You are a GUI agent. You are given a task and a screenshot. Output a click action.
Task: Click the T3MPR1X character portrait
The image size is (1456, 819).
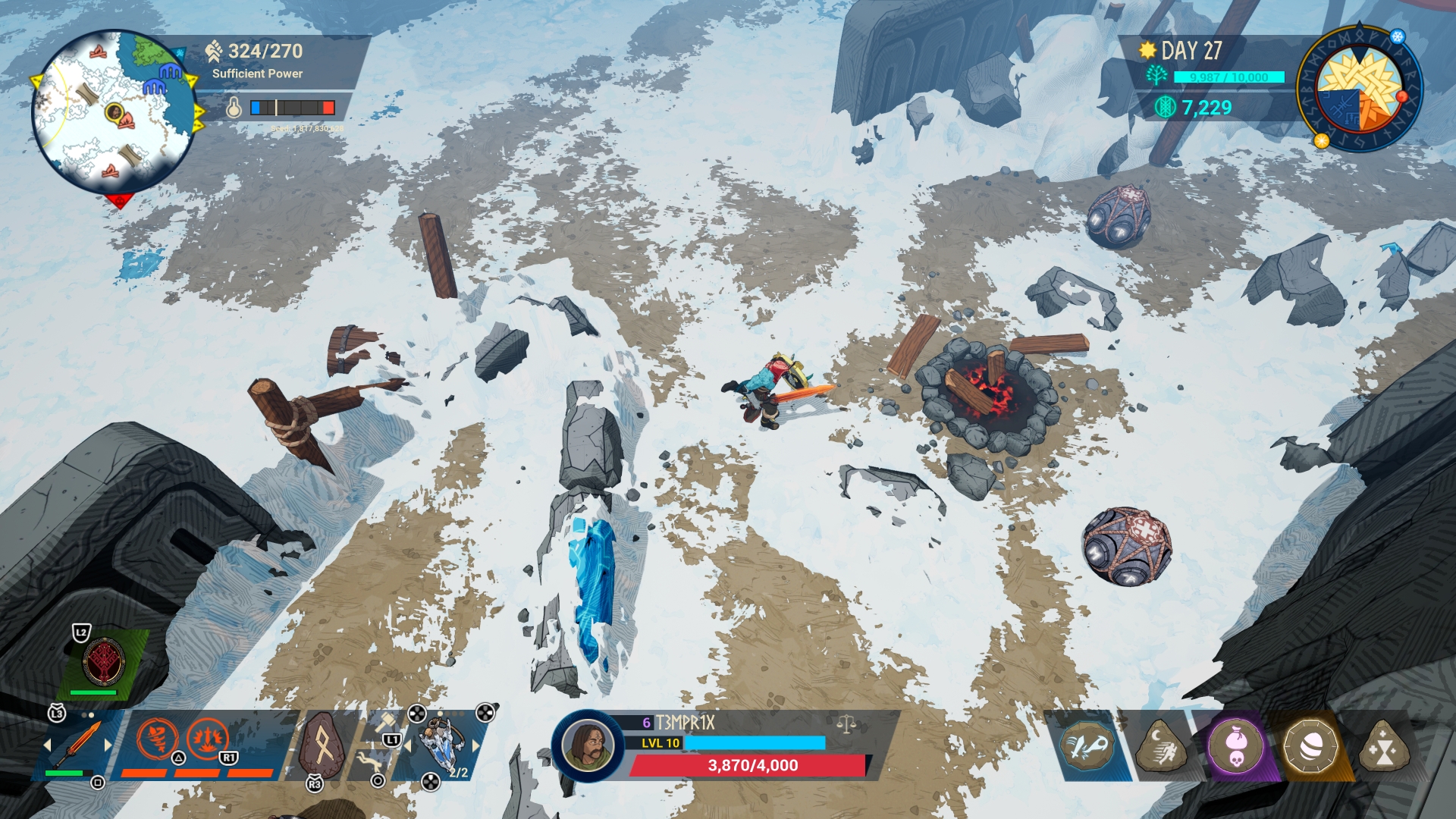click(588, 745)
